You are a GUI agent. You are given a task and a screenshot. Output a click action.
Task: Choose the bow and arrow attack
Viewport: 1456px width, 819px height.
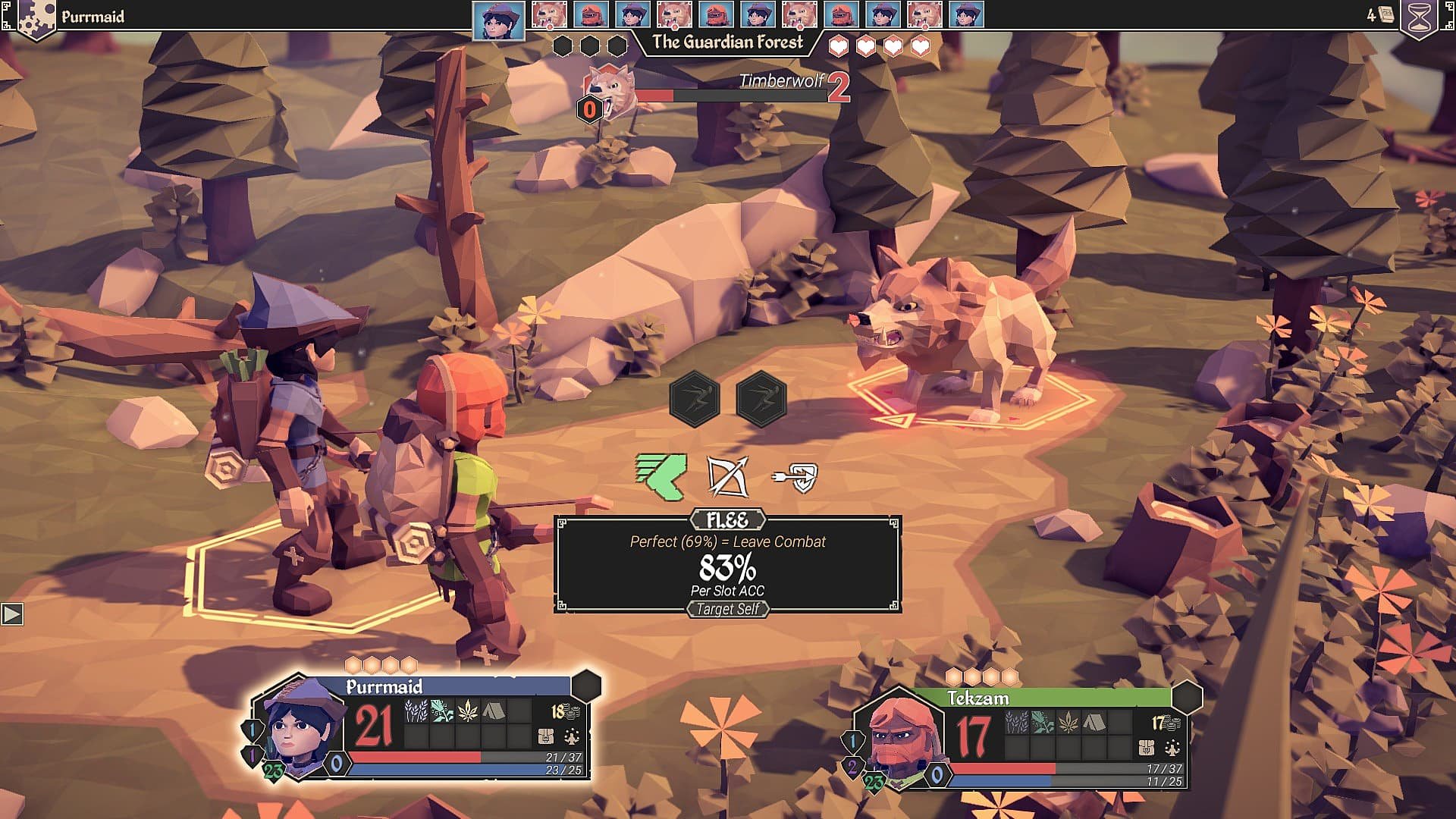tap(727, 476)
